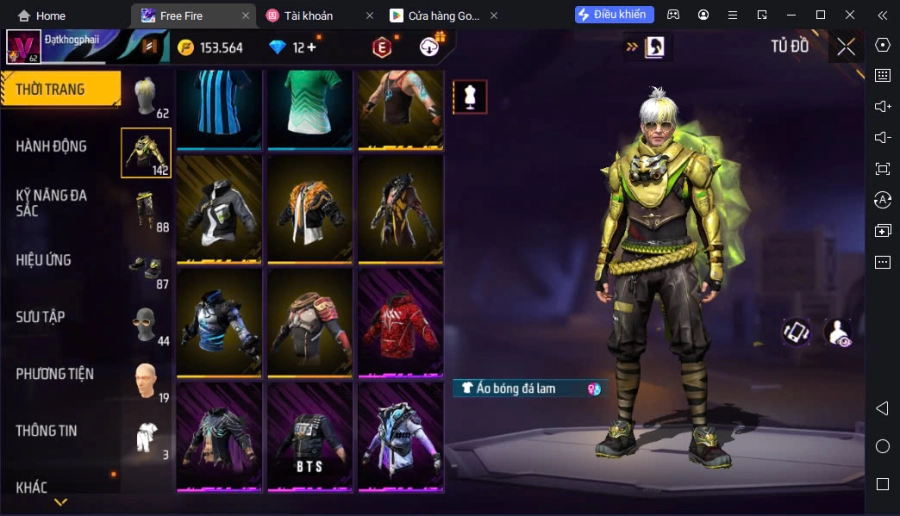Viewport: 900px width, 516px height.
Task: Select the KỸ NĂNG ĐA SẮC tab
Action: coord(51,203)
